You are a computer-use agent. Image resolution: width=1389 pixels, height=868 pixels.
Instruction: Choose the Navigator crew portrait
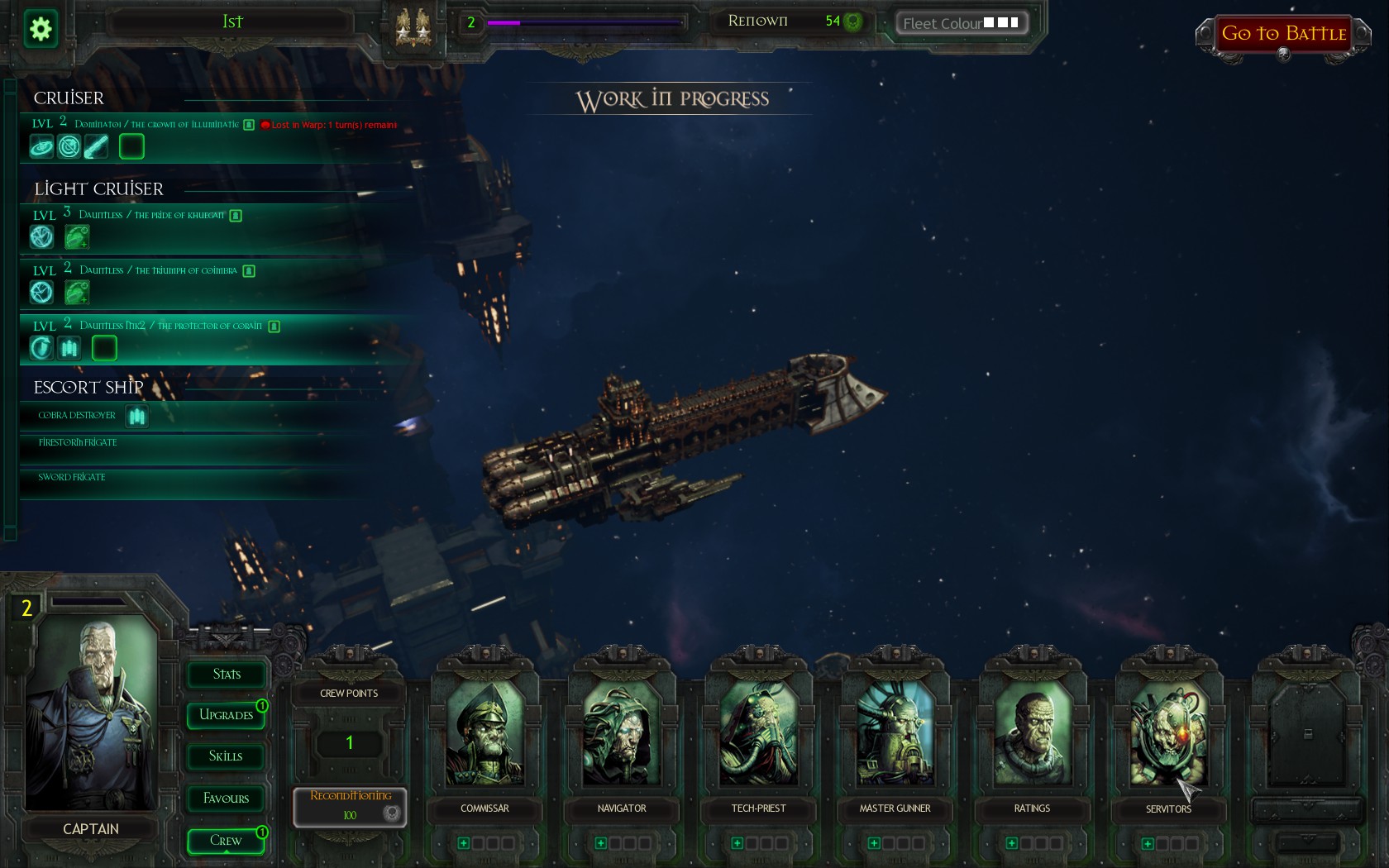622,736
